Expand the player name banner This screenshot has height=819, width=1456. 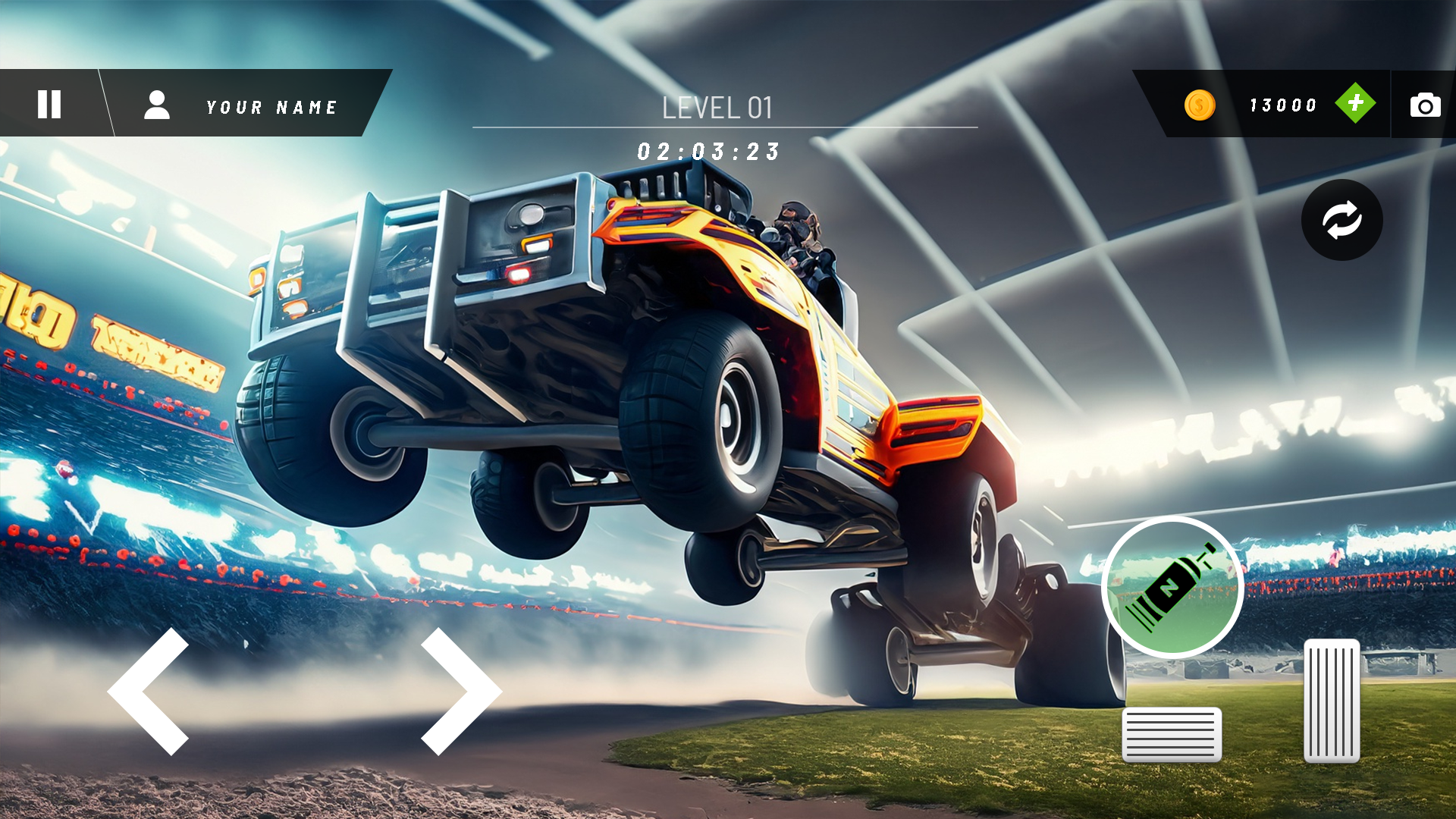(250, 106)
